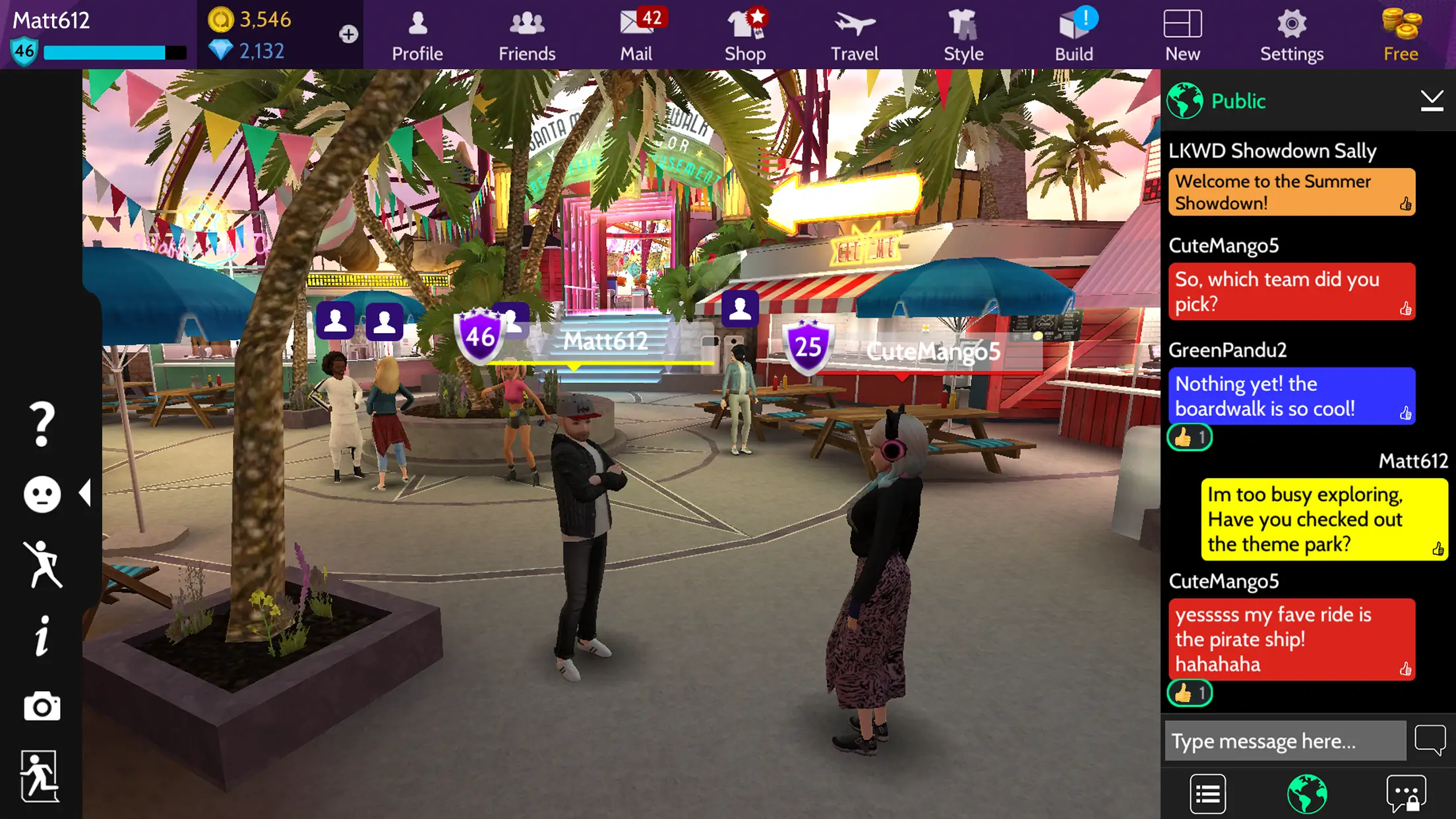This screenshot has width=1456, height=819.
Task: Open the info panel
Action: pos(42,635)
